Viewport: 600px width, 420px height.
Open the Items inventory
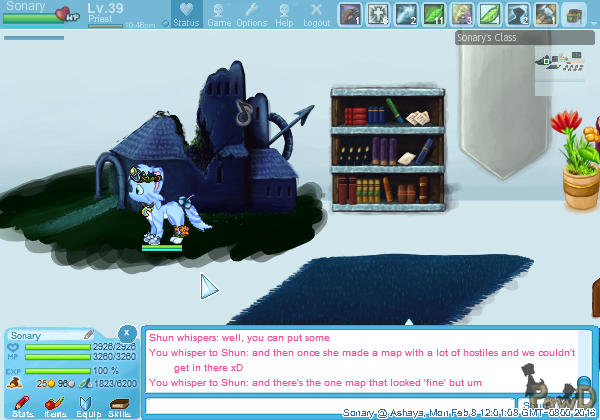(x=55, y=405)
